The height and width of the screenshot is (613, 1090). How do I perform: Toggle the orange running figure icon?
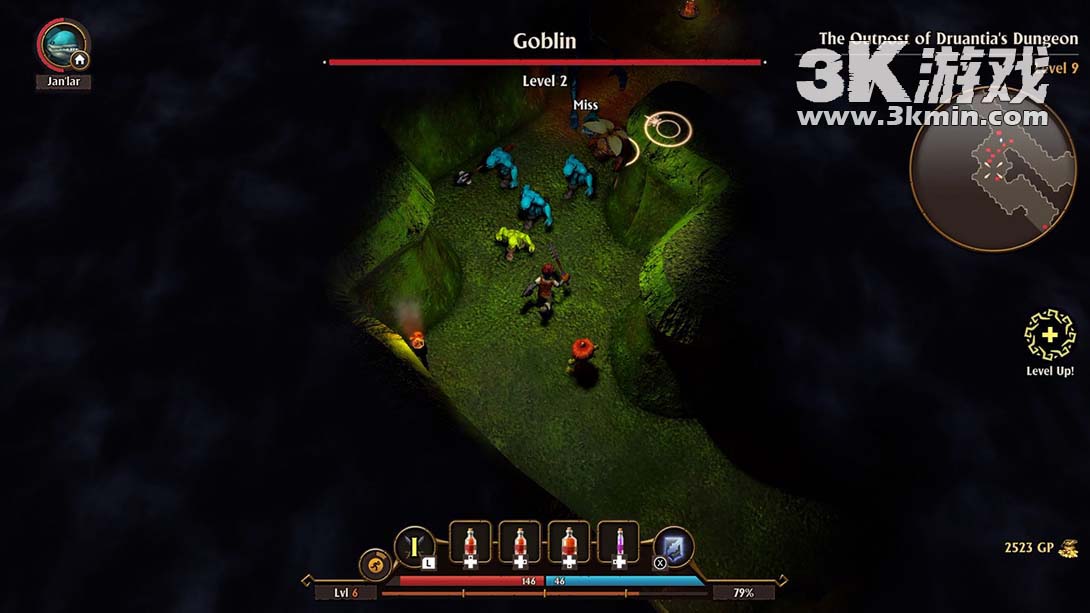click(x=375, y=564)
